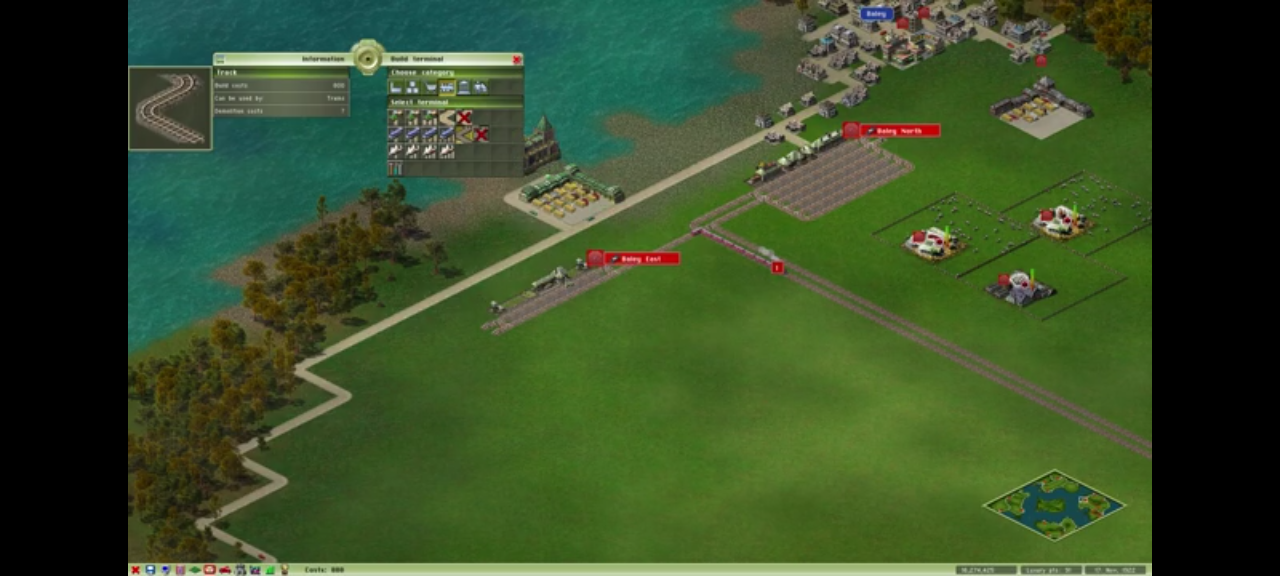Click the green landscape diamond toolbar icon
This screenshot has width=1280, height=576.
tap(195, 570)
